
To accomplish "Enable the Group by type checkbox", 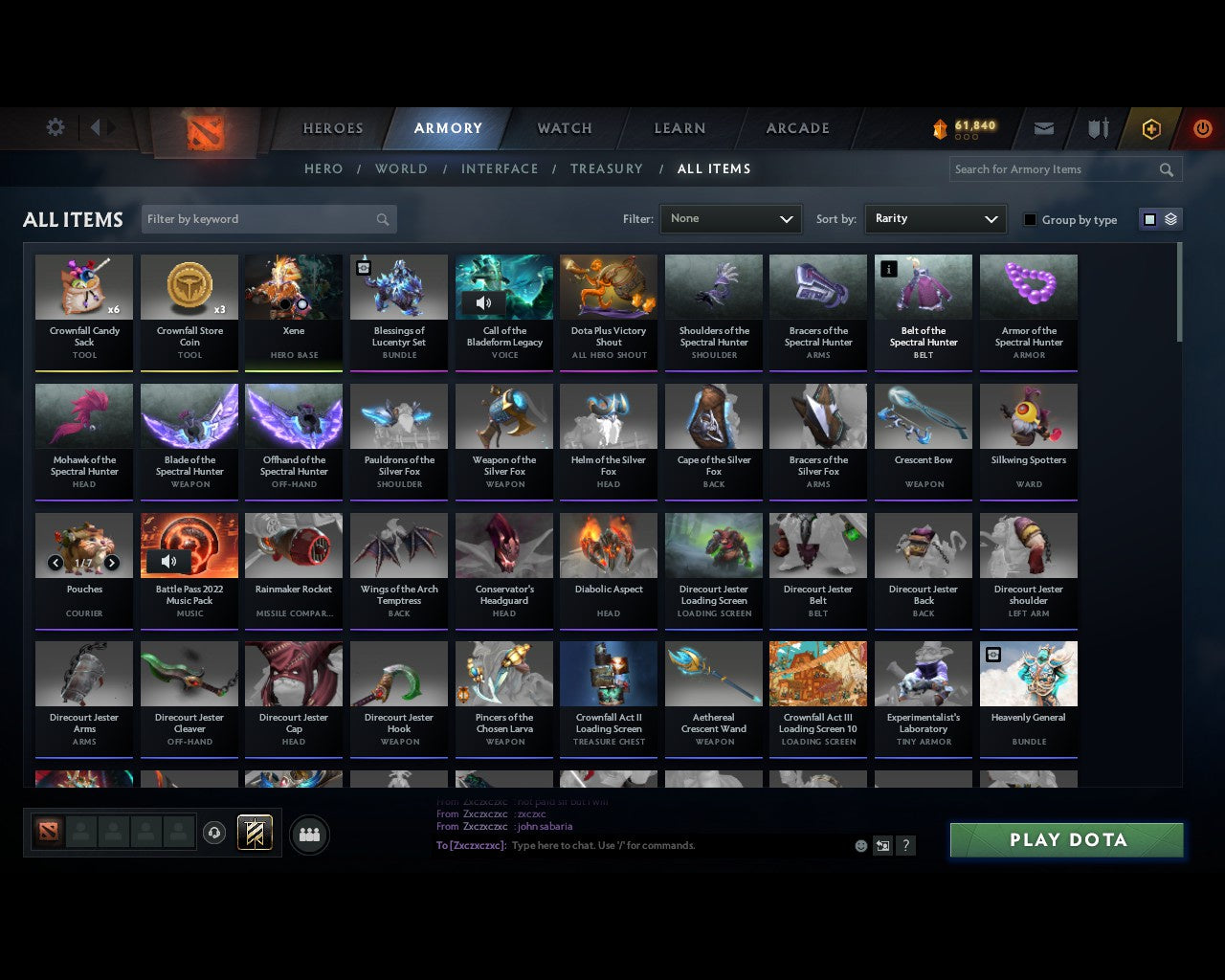I will 1030,219.
